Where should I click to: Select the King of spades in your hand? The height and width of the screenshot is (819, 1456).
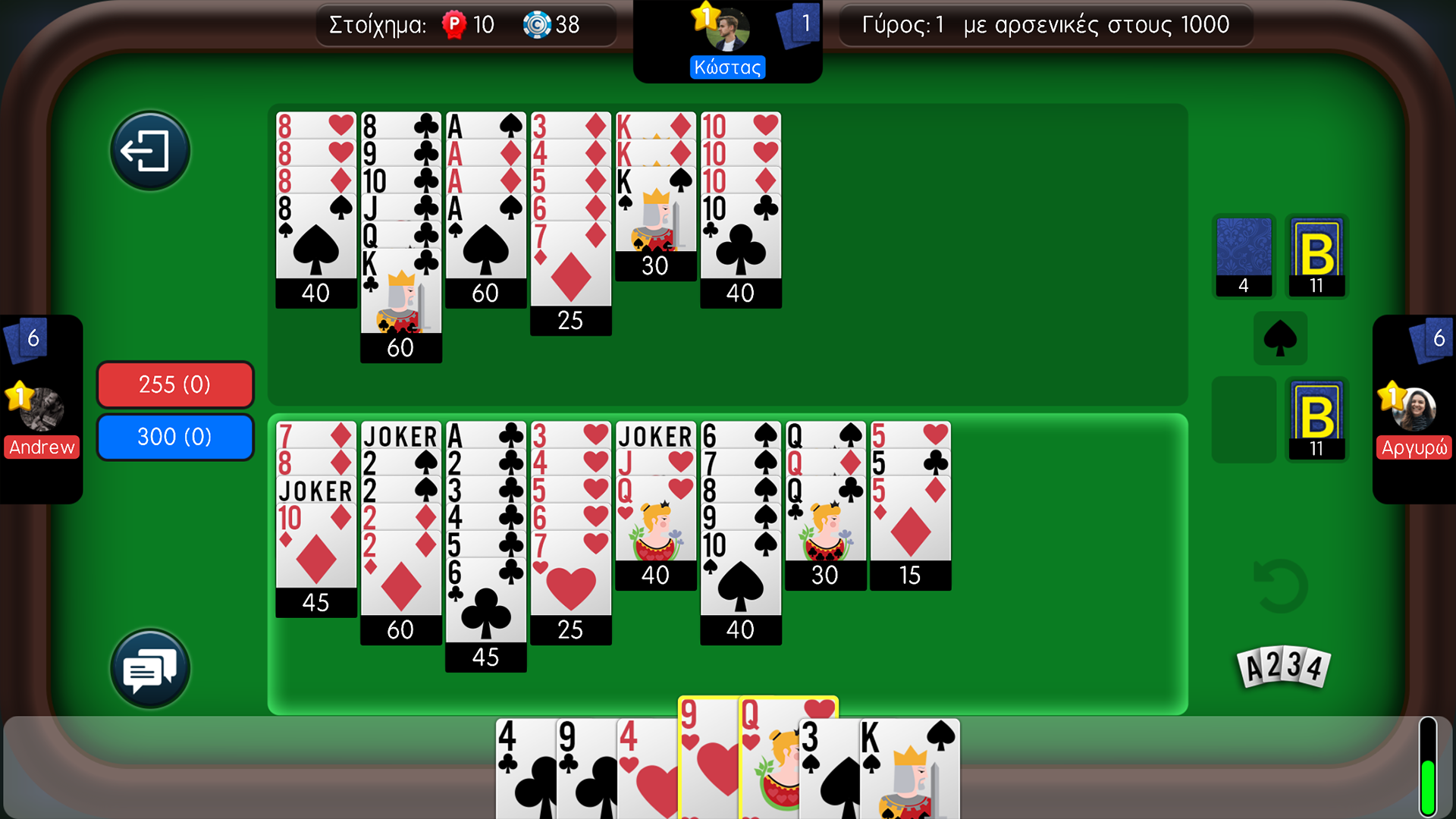(x=910, y=766)
